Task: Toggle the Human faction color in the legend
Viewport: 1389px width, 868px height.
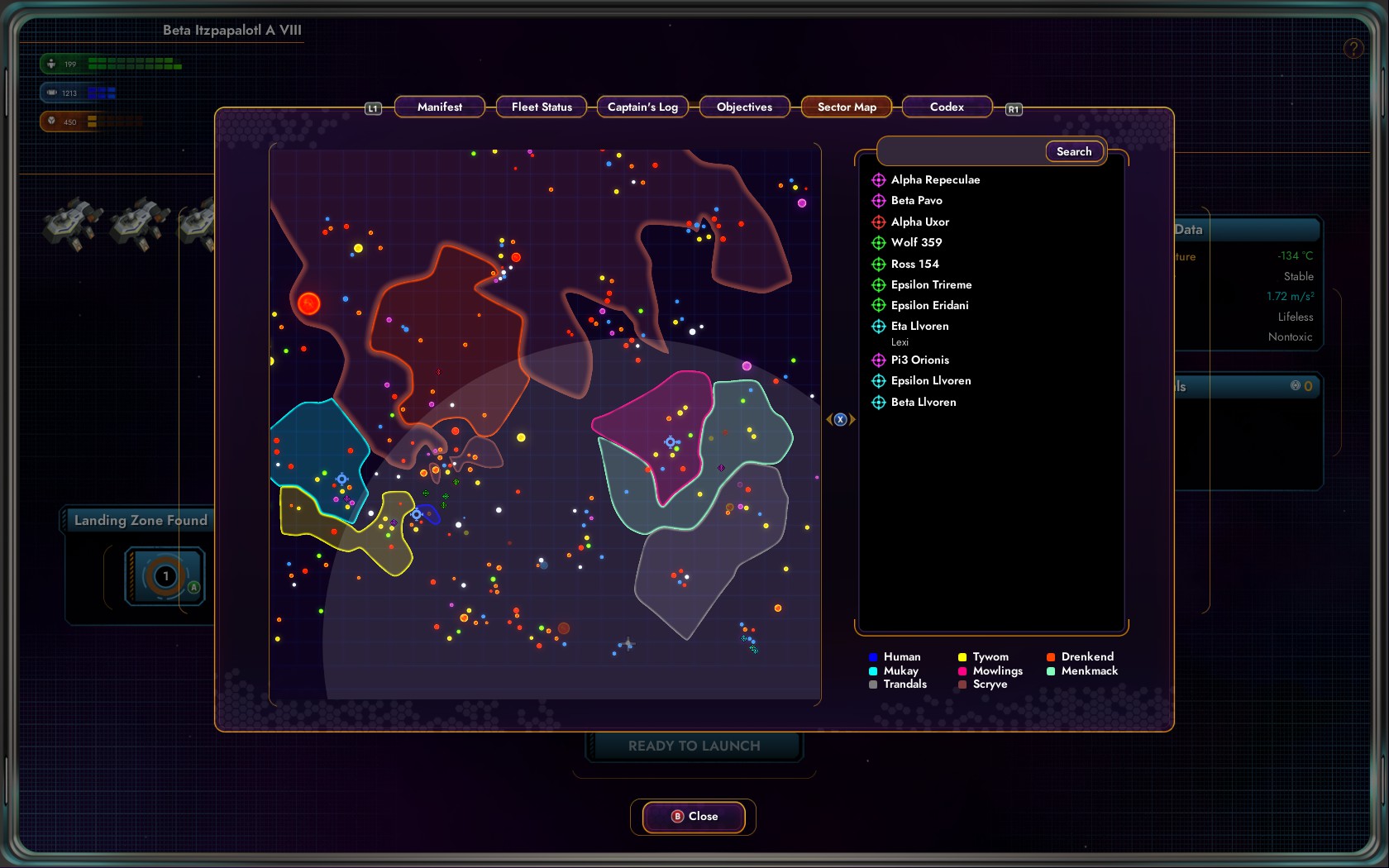Action: pyautogui.click(x=873, y=656)
